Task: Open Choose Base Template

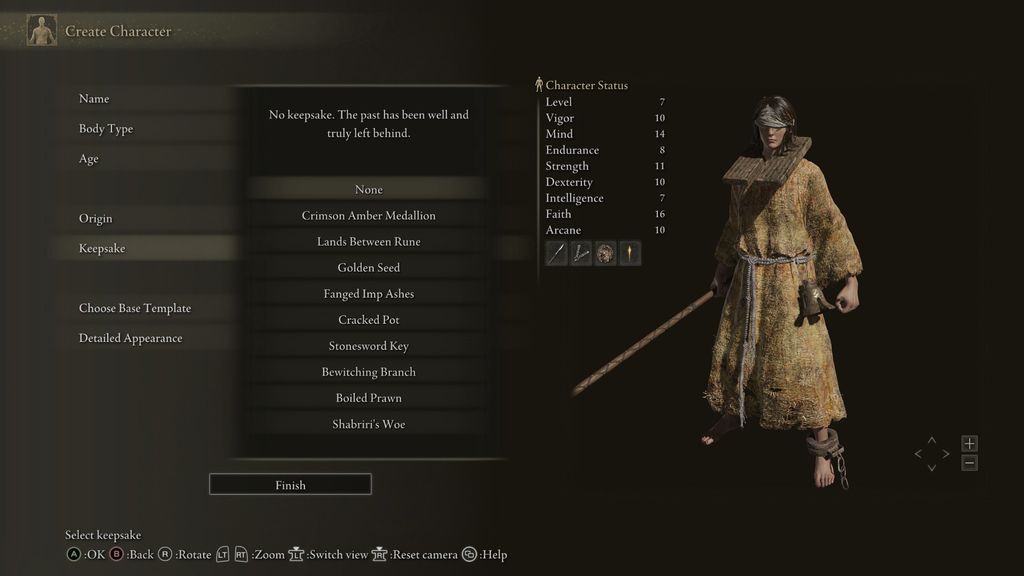Action: click(x=135, y=309)
